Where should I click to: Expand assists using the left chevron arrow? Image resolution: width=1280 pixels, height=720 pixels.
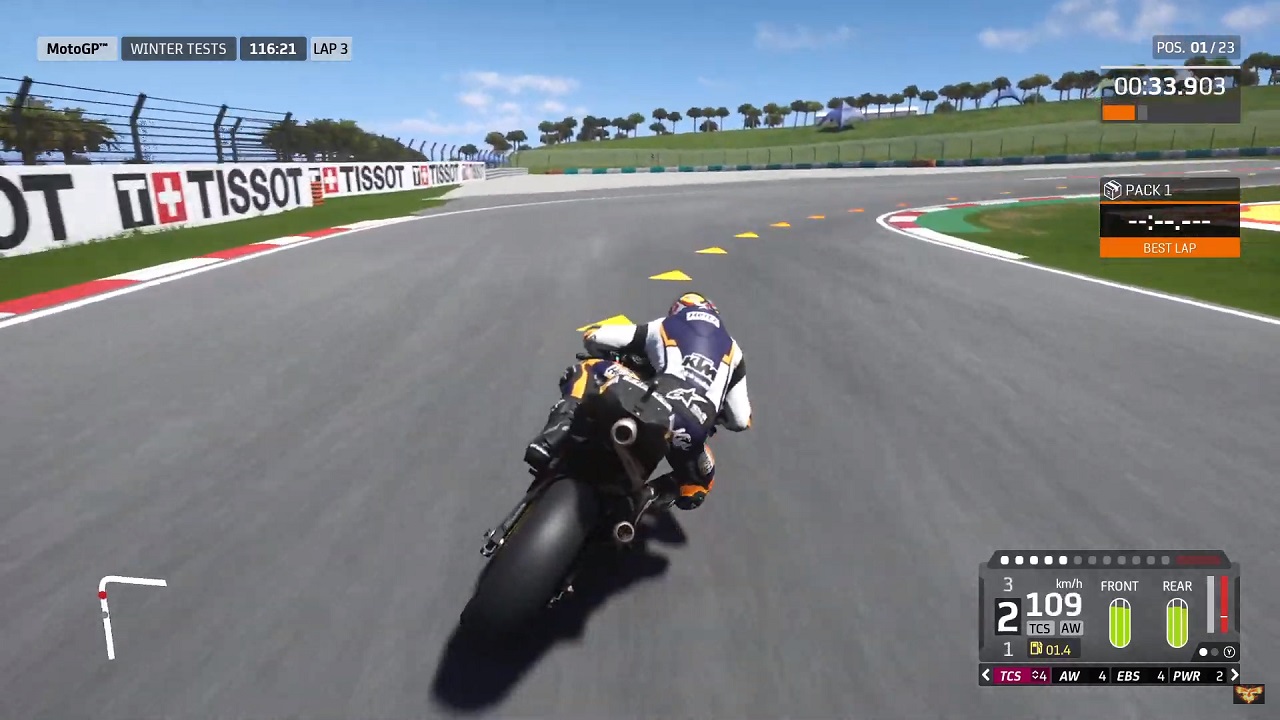pos(985,676)
